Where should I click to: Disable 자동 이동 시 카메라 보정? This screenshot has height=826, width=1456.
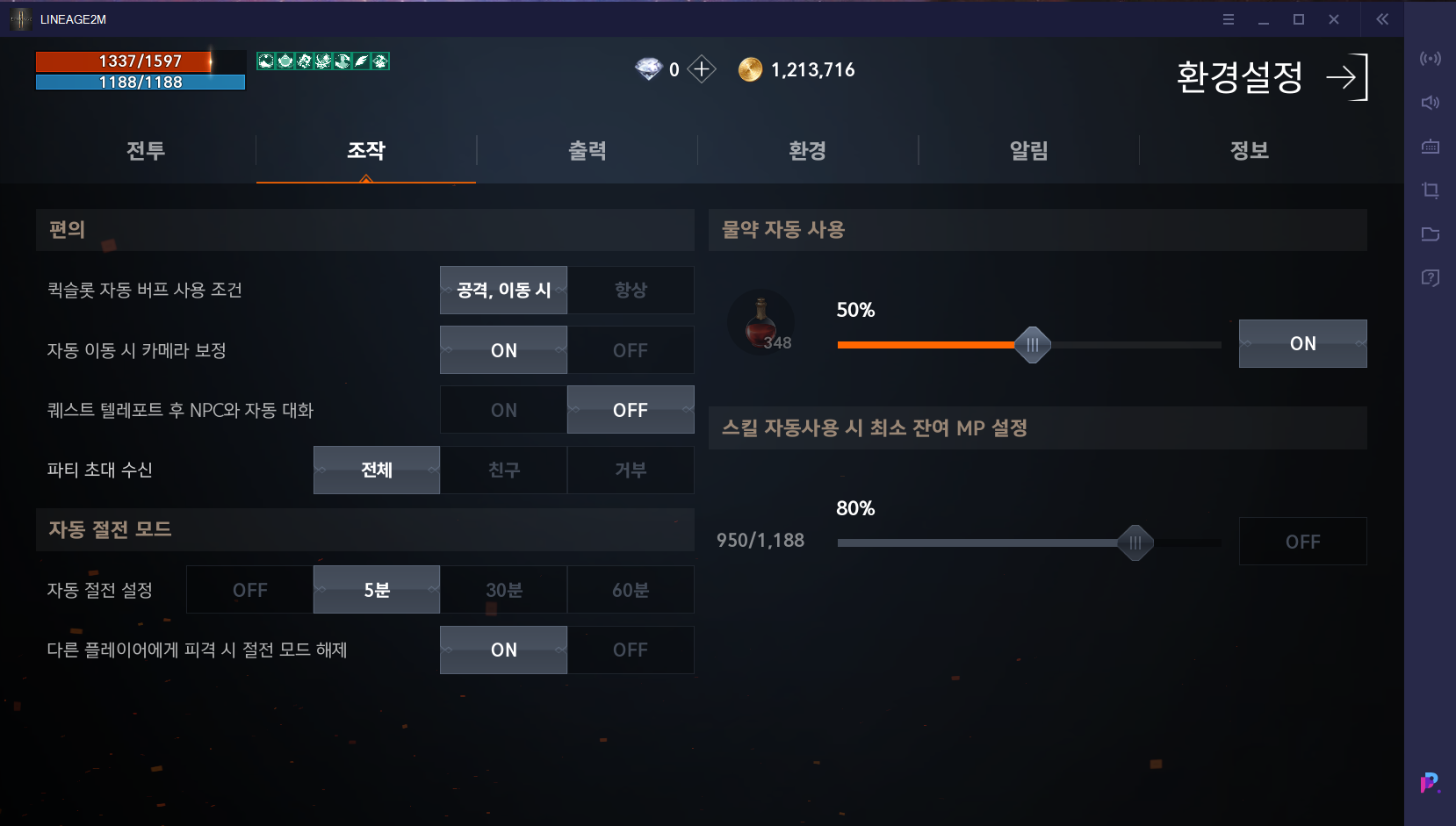pyautogui.click(x=630, y=349)
